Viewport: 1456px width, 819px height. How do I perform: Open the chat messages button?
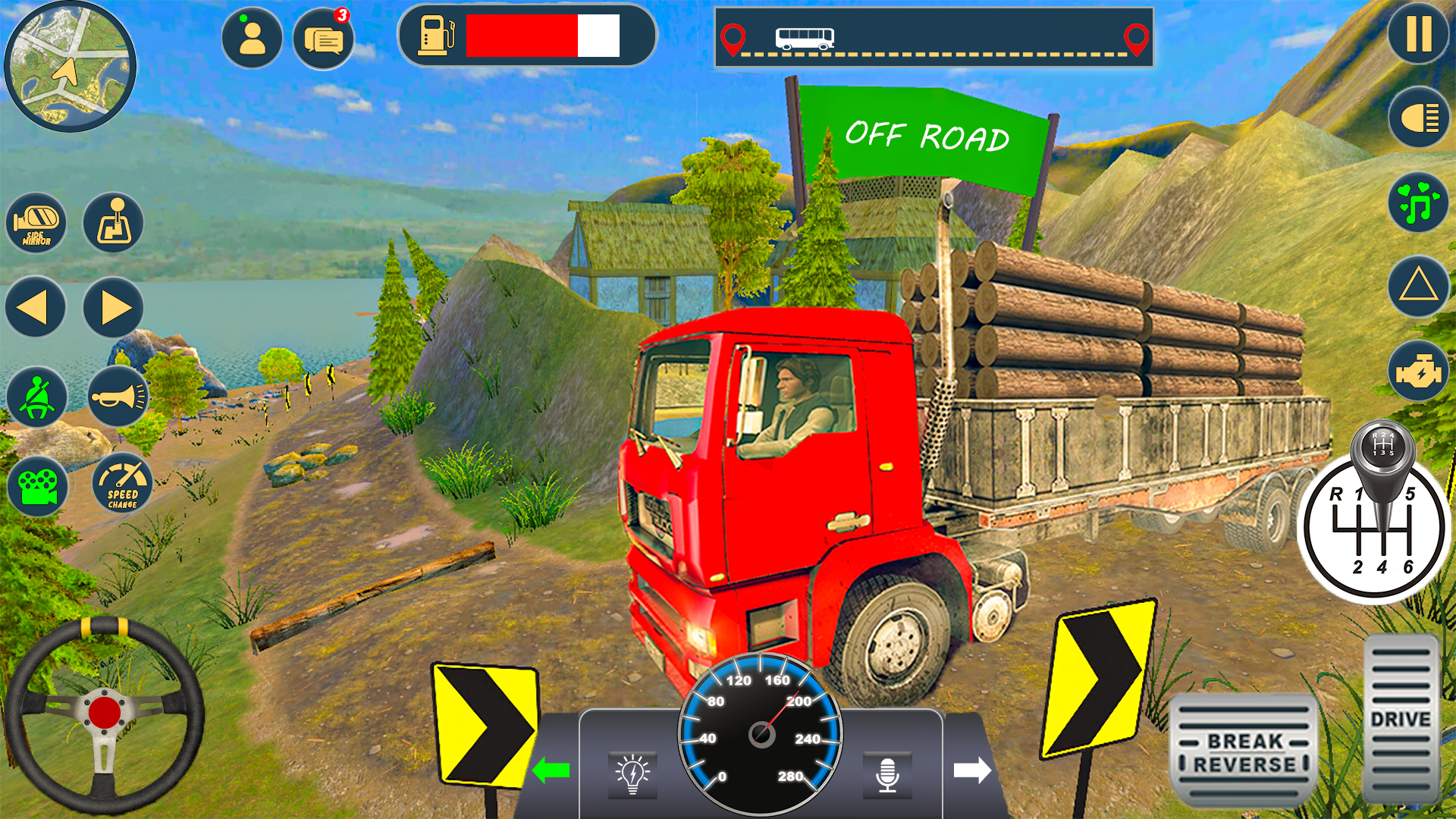coord(324,39)
